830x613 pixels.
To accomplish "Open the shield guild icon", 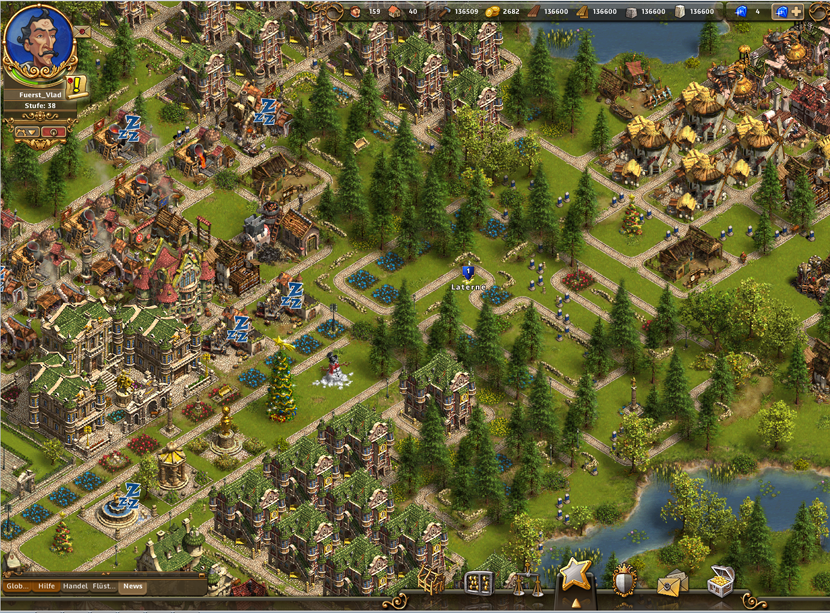I will tap(624, 580).
